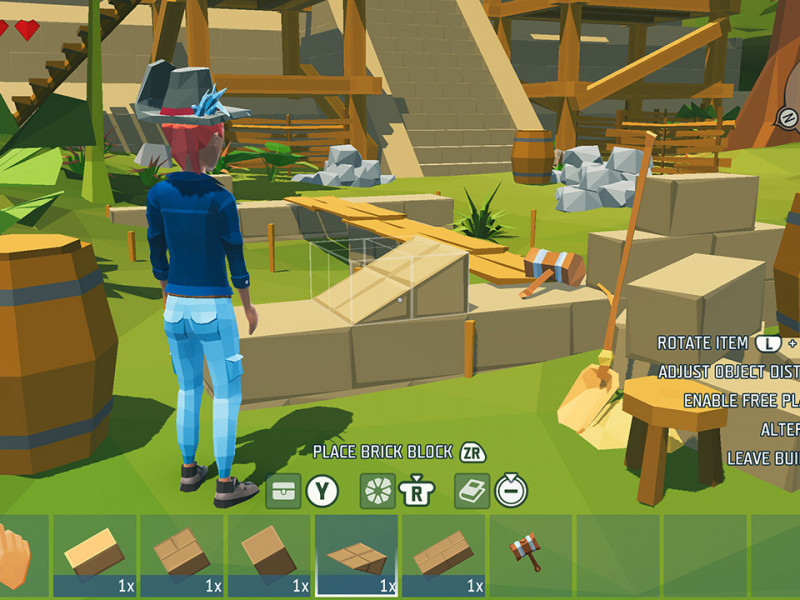800x600 pixels.
Task: Pick the hammer in the hotbar
Action: [526, 551]
